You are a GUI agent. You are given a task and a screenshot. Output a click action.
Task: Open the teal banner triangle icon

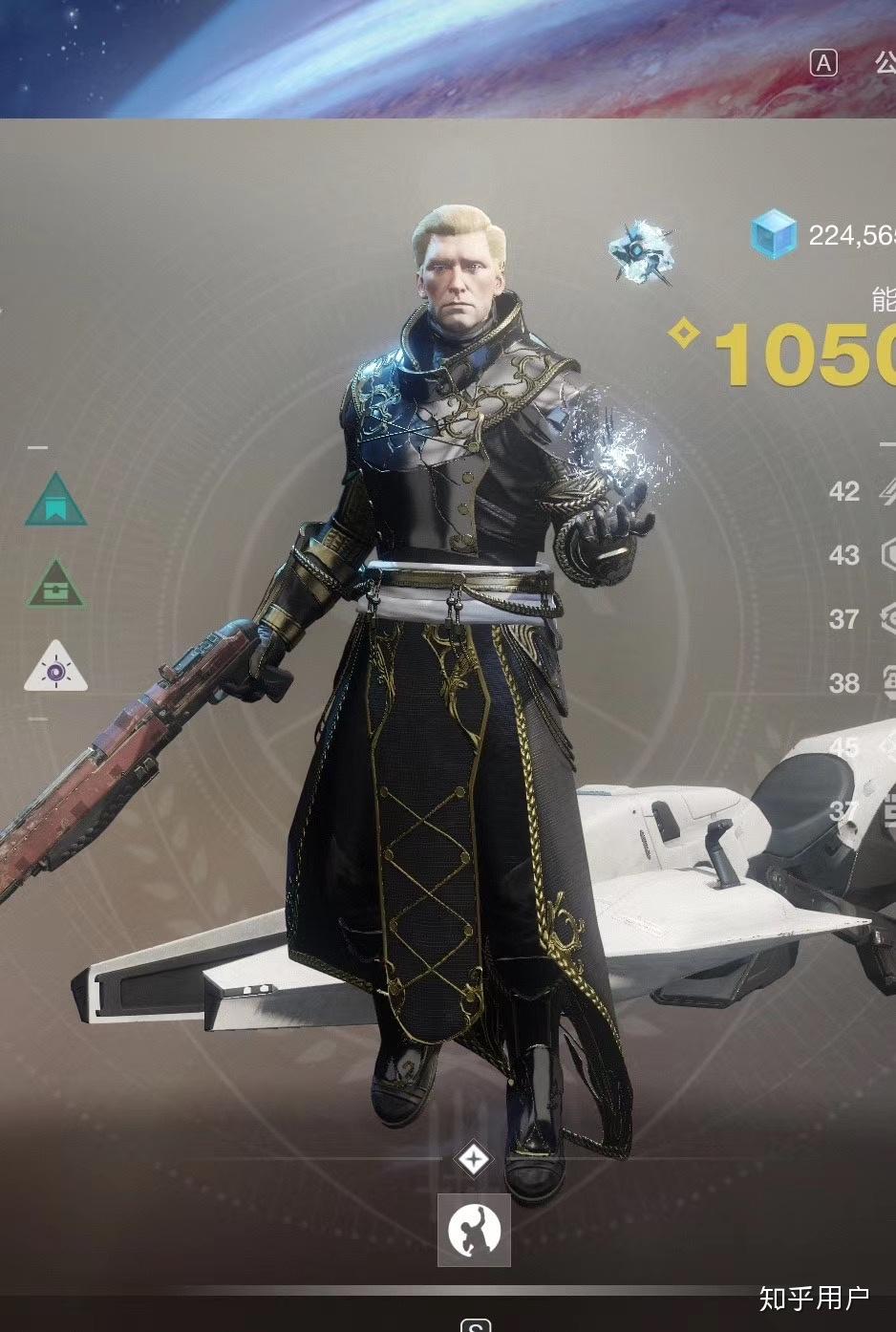[55, 504]
